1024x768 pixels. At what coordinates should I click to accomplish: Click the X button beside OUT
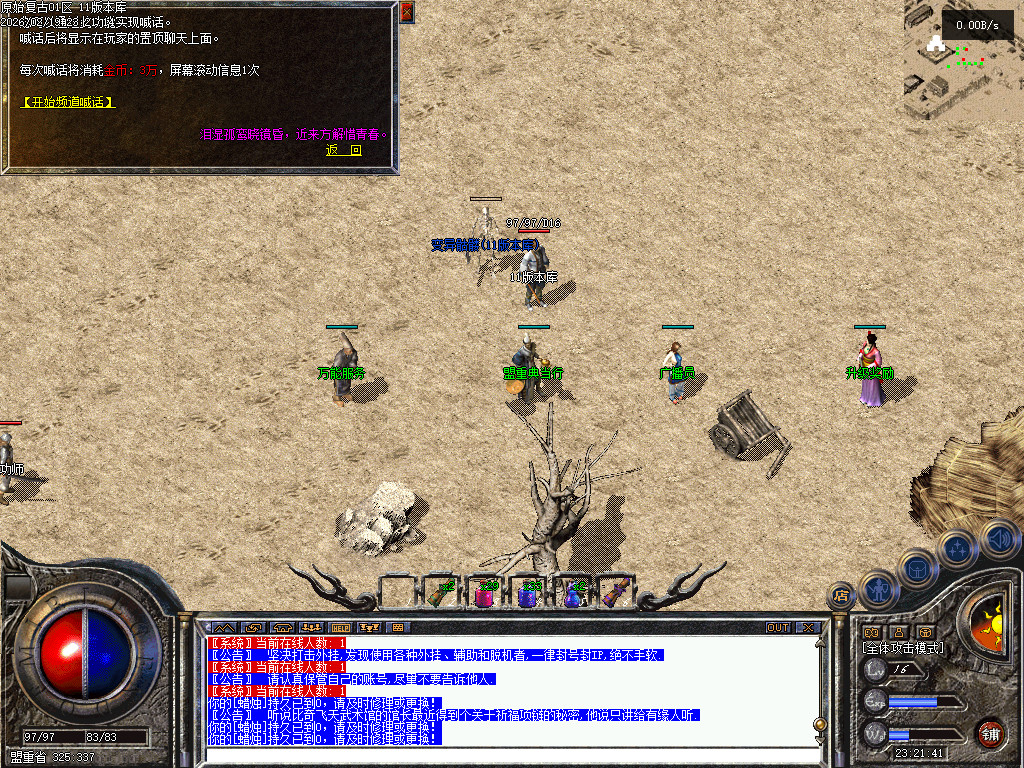click(x=808, y=628)
